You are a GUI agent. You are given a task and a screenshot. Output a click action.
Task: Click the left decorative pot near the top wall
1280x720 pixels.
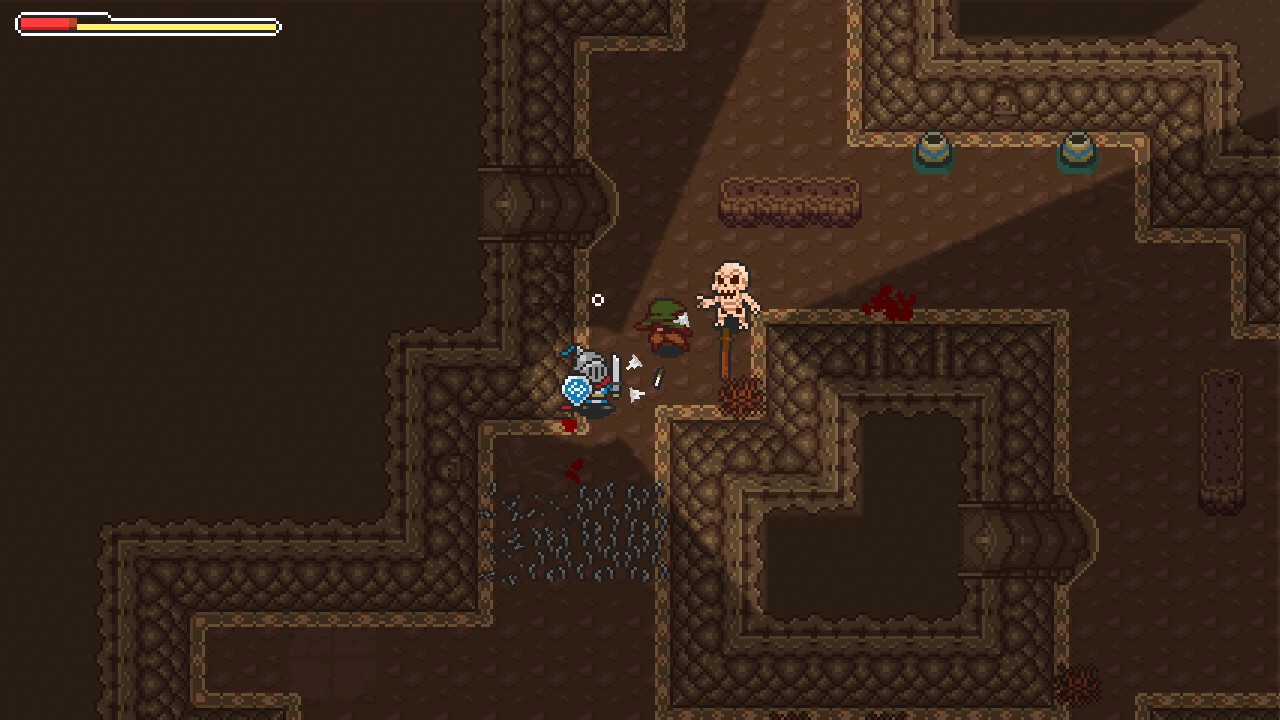[933, 150]
